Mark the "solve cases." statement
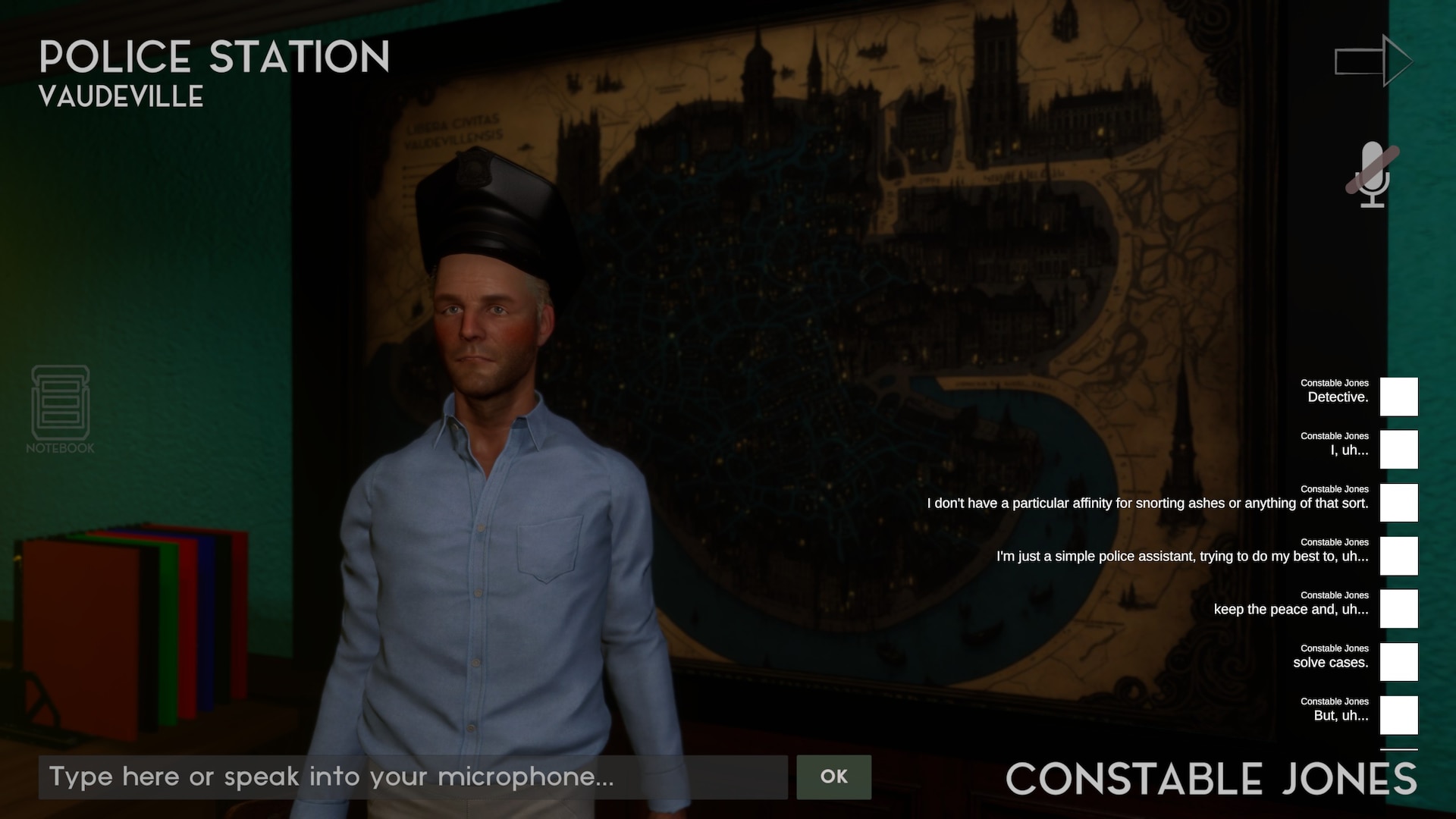This screenshot has height=819, width=1456. pos(1398,662)
